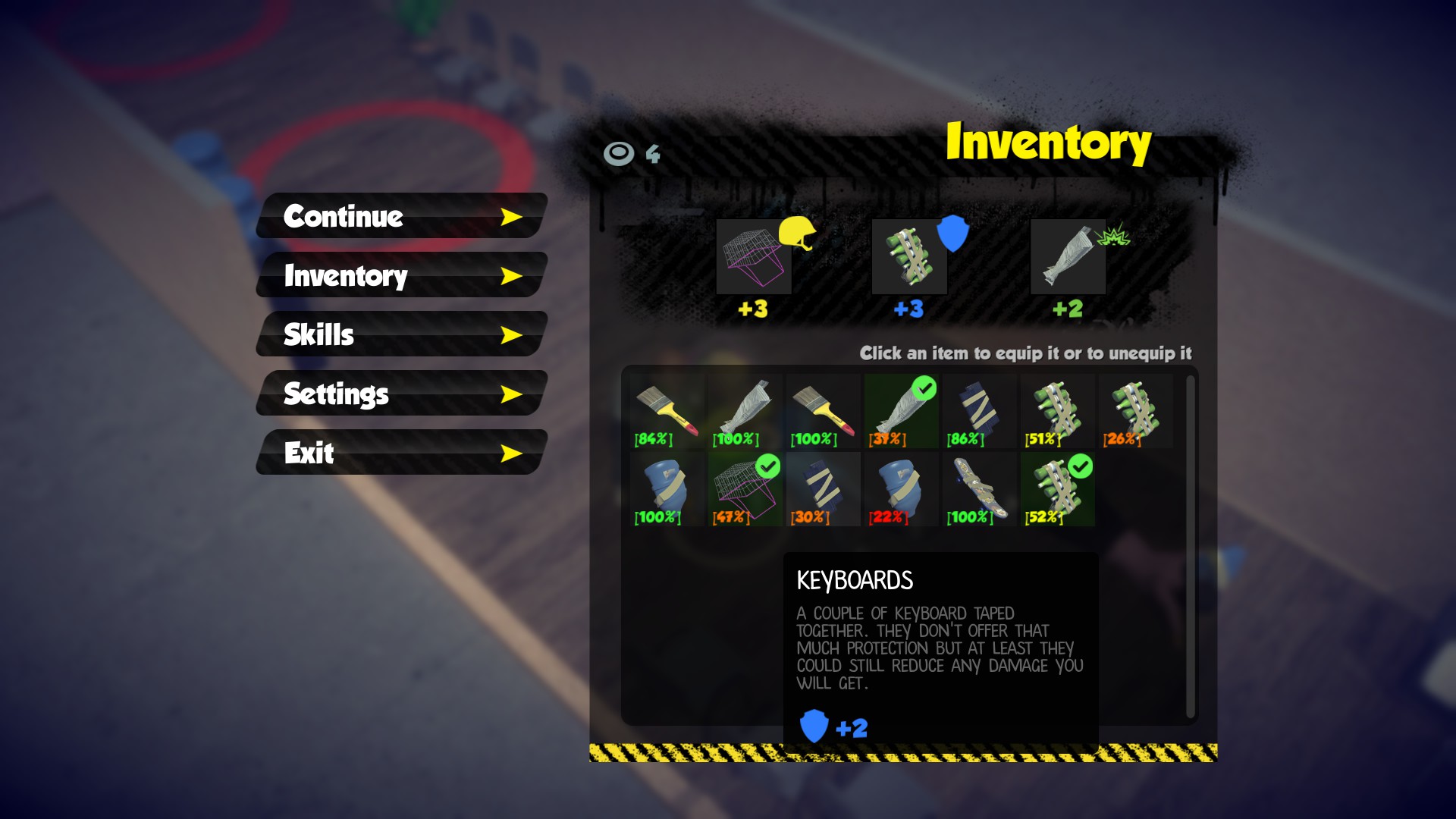Select Skills from the left menu
This screenshot has width=1456, height=819.
(318, 334)
